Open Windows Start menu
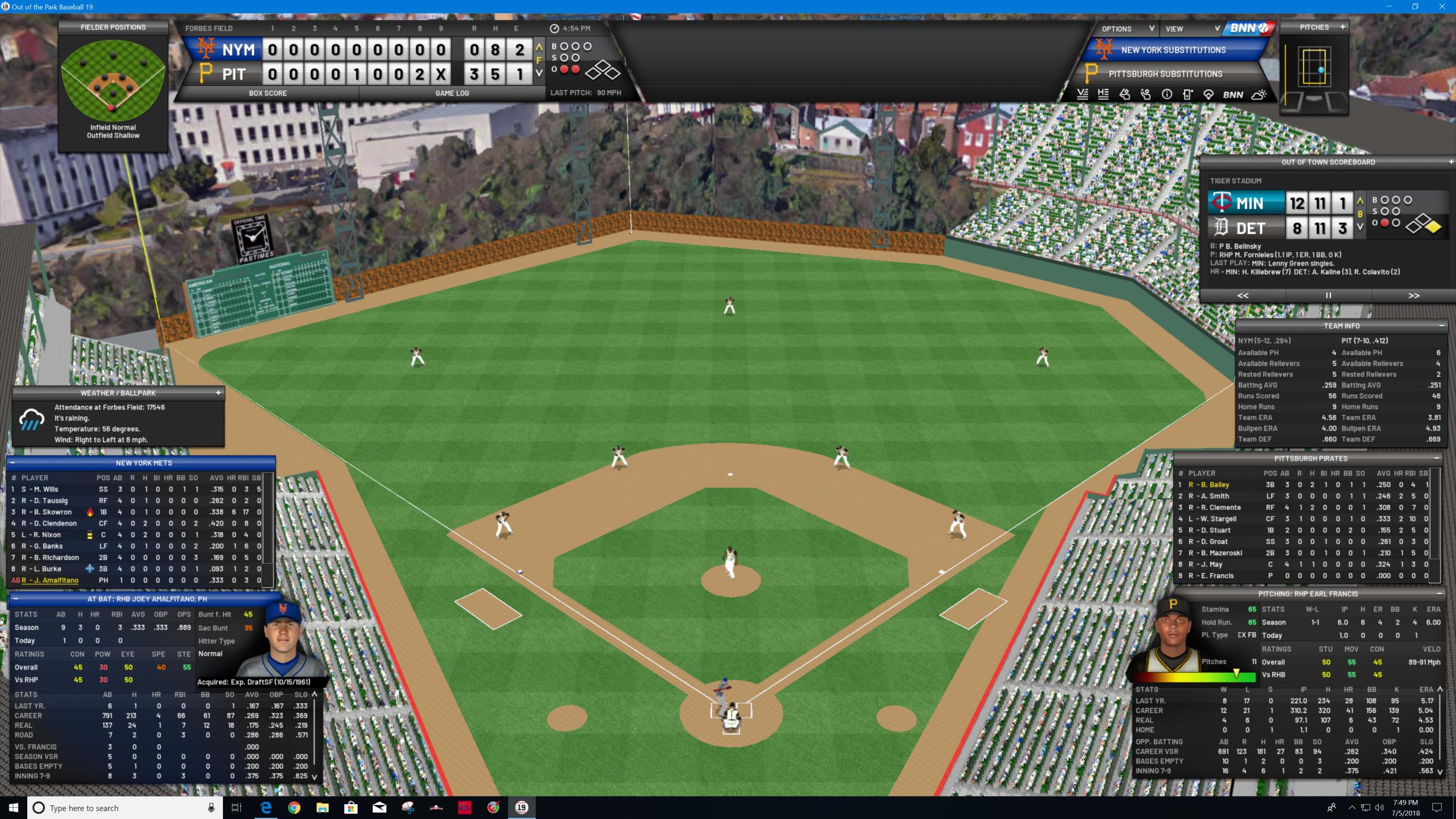1456x819 pixels. click(14, 807)
